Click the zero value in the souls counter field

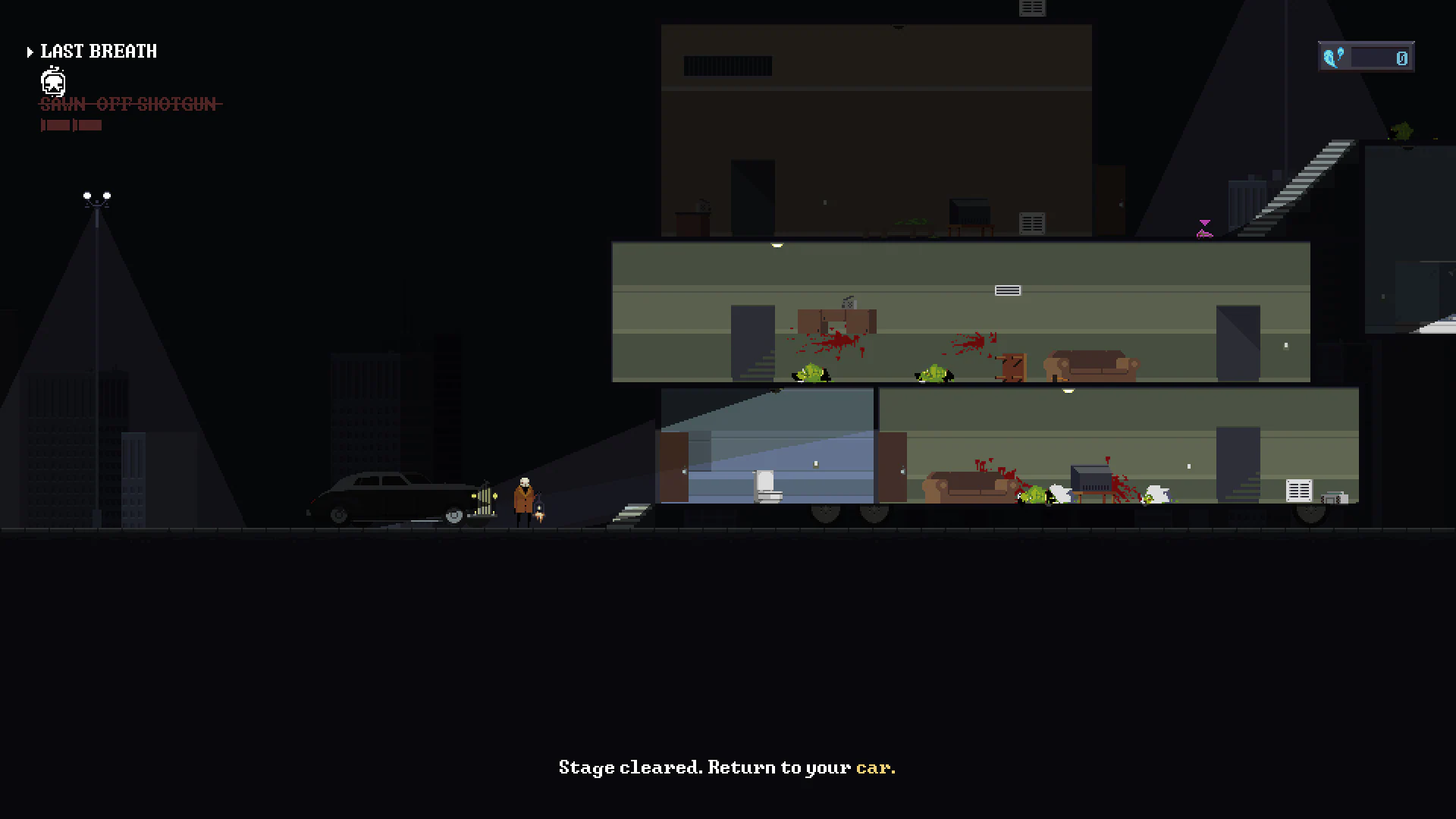click(1401, 58)
